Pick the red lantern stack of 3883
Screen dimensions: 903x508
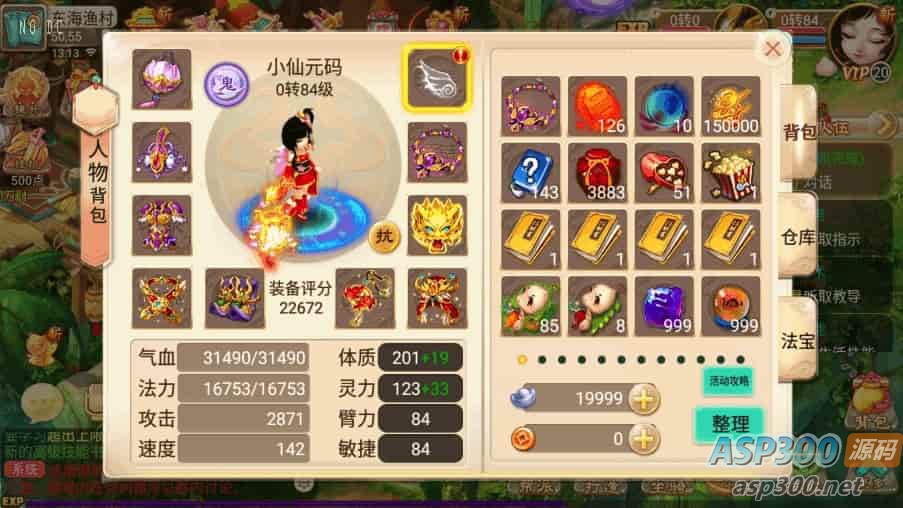coord(597,171)
